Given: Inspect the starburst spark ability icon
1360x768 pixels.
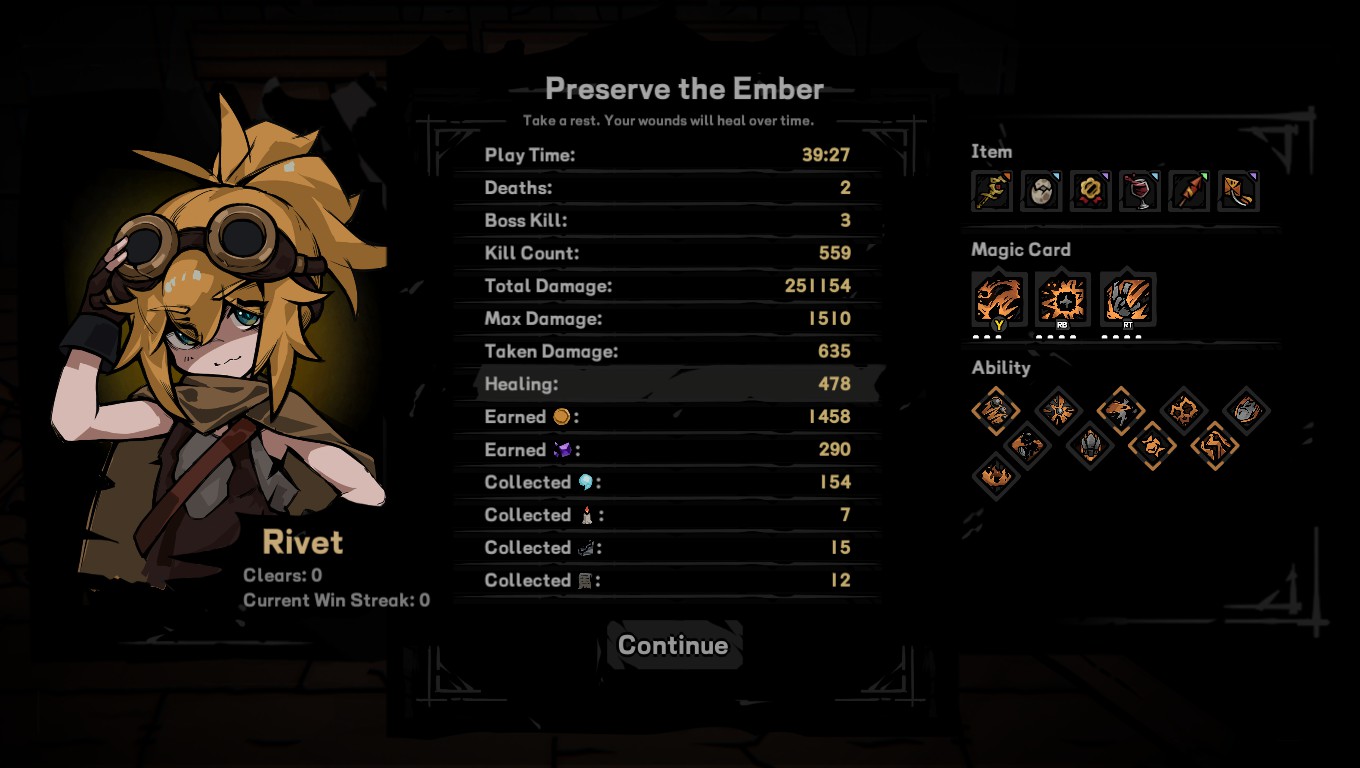Looking at the screenshot, I should click(x=1058, y=409).
